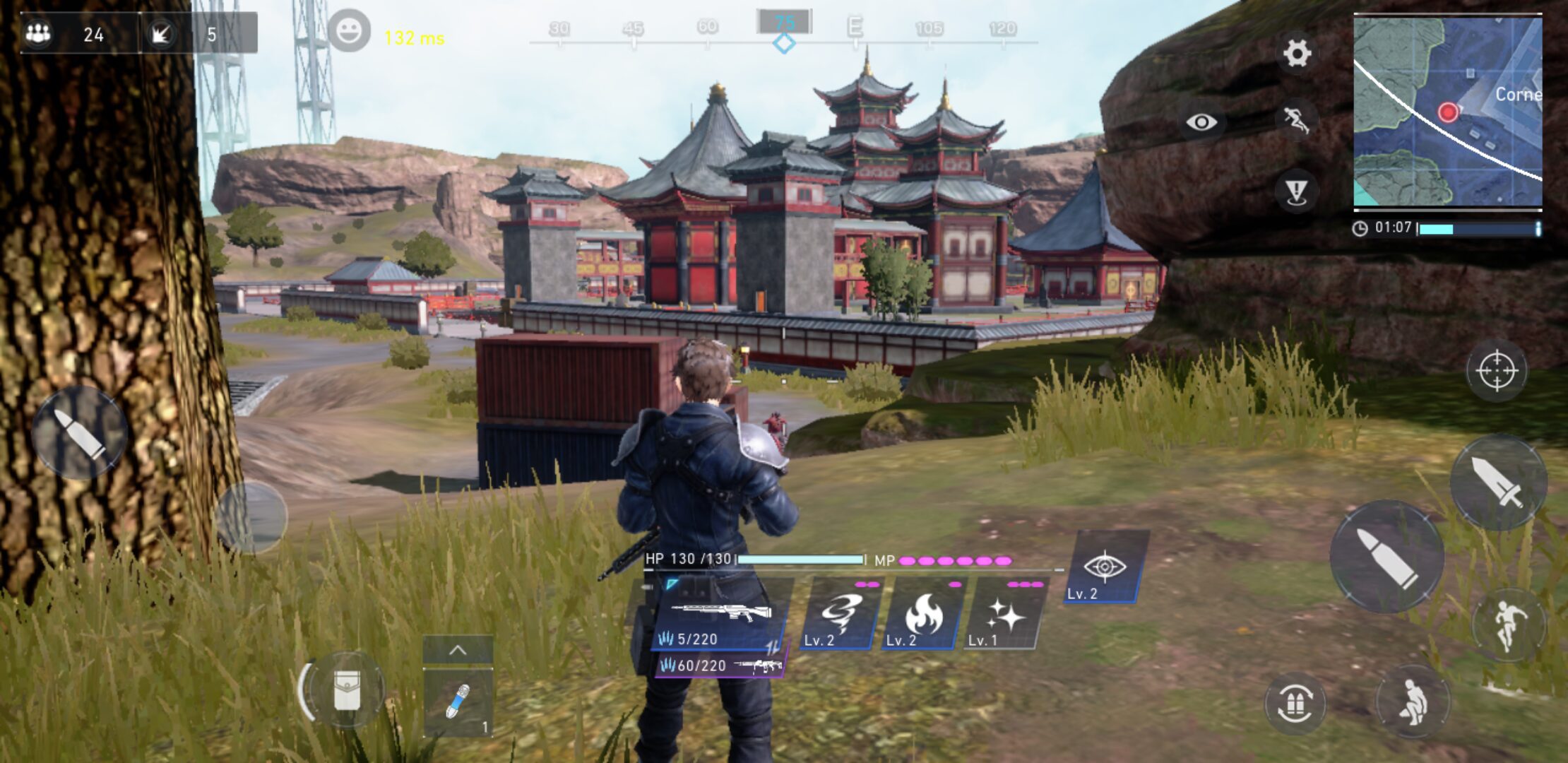
Task: Toggle the eye free-look button
Action: (1201, 122)
